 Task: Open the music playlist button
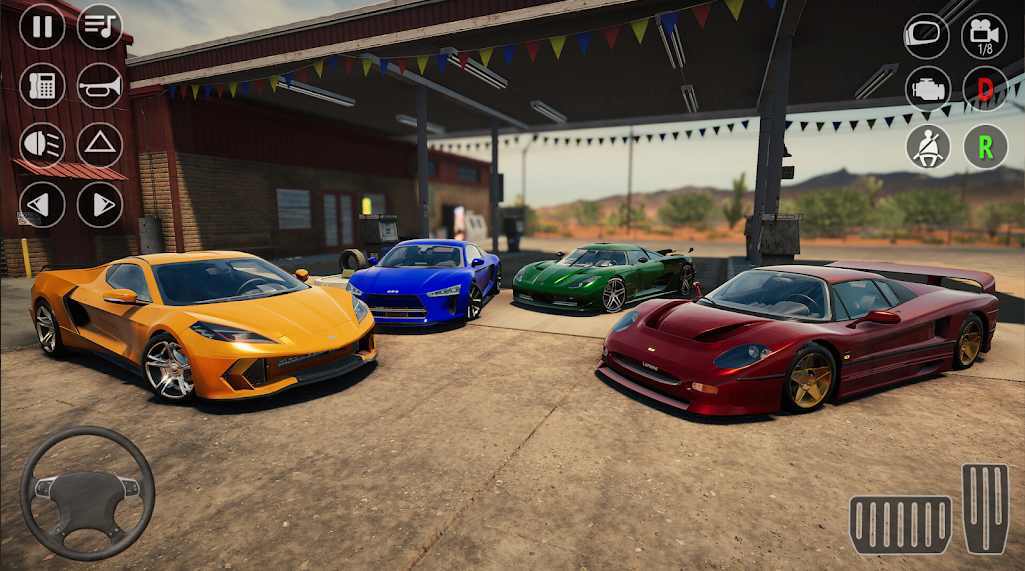point(100,27)
